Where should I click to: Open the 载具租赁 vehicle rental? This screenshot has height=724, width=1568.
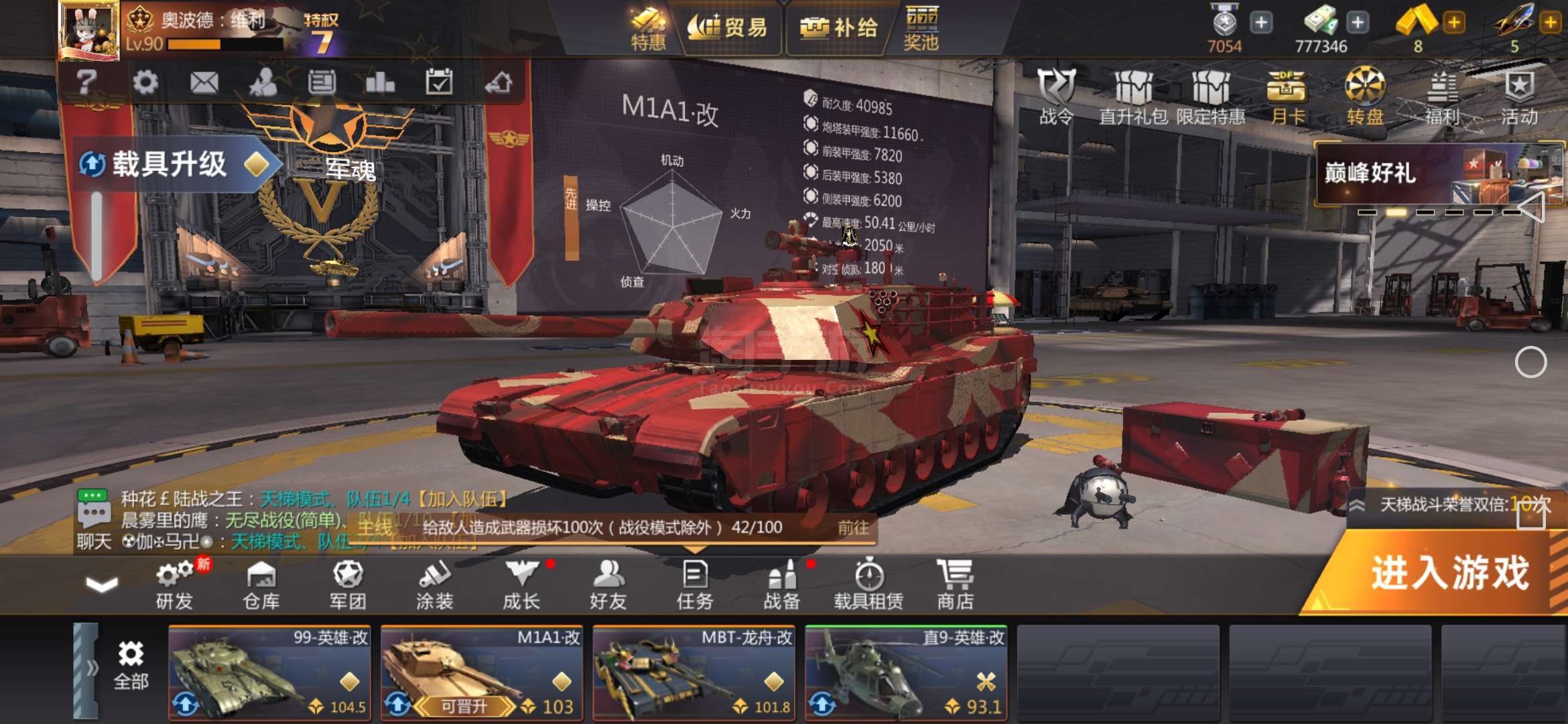click(868, 585)
